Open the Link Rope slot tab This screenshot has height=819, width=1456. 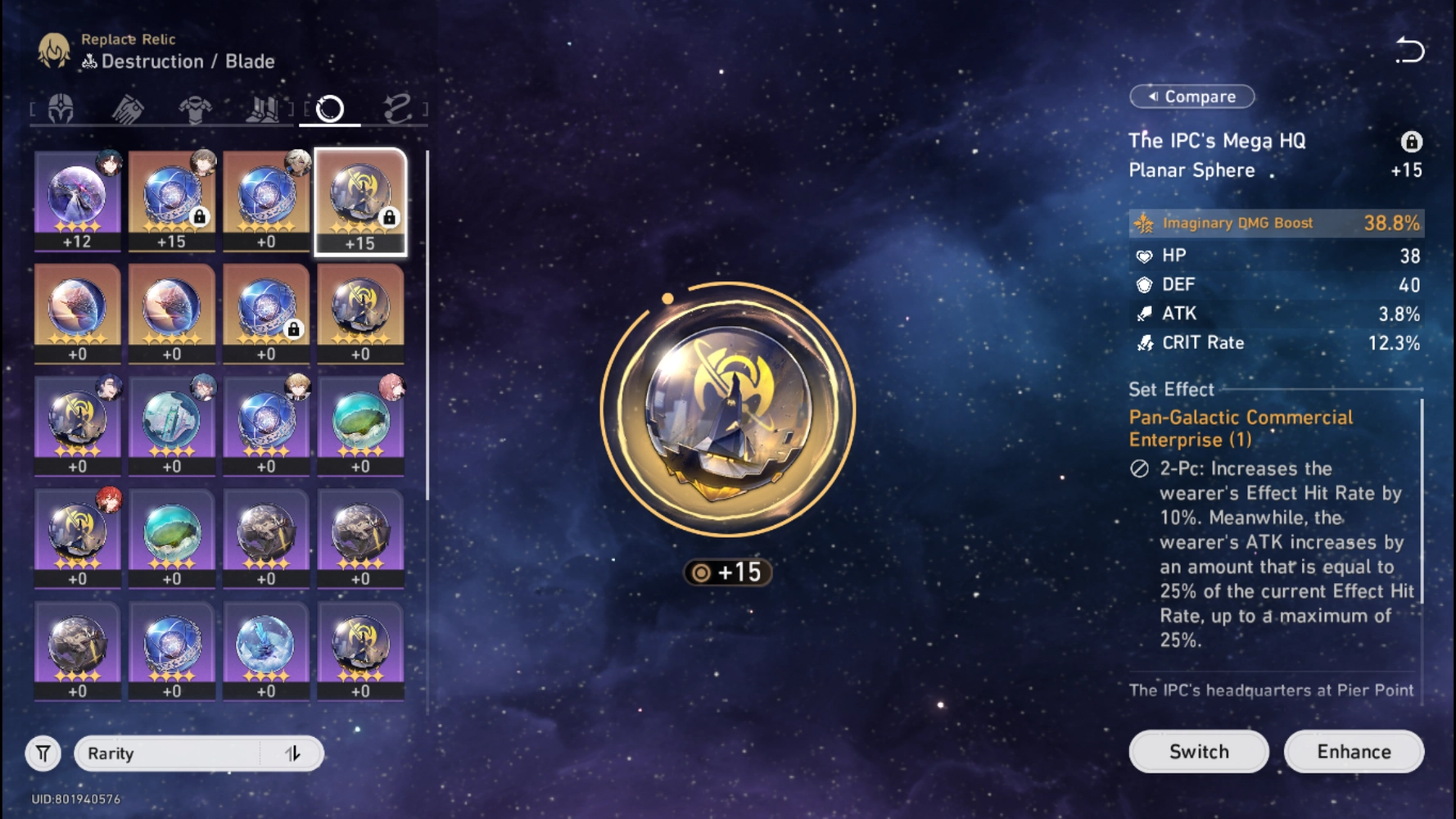click(x=399, y=107)
